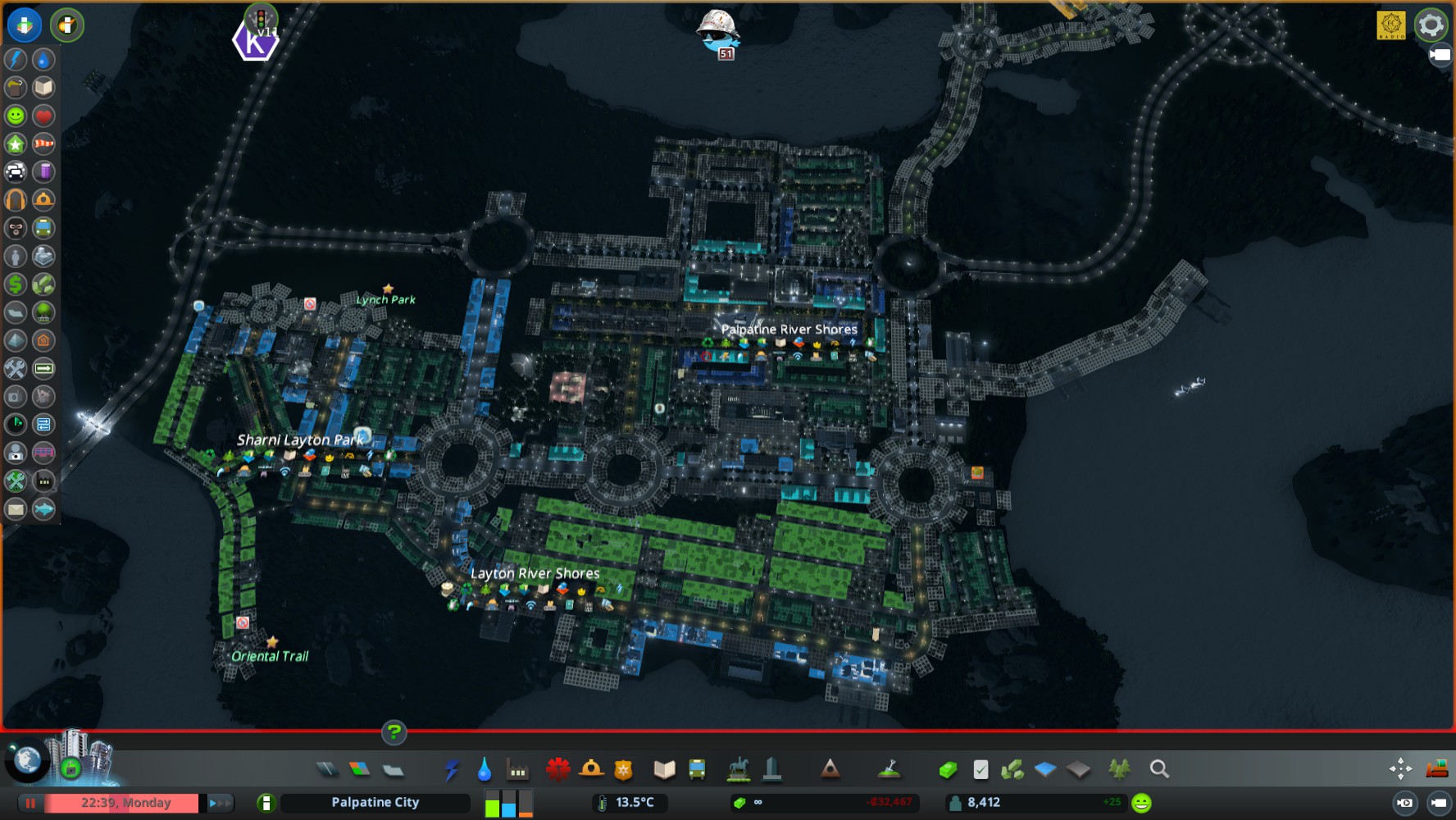1456x820 pixels.
Task: Pause the simulation with the pause button
Action: (30, 803)
